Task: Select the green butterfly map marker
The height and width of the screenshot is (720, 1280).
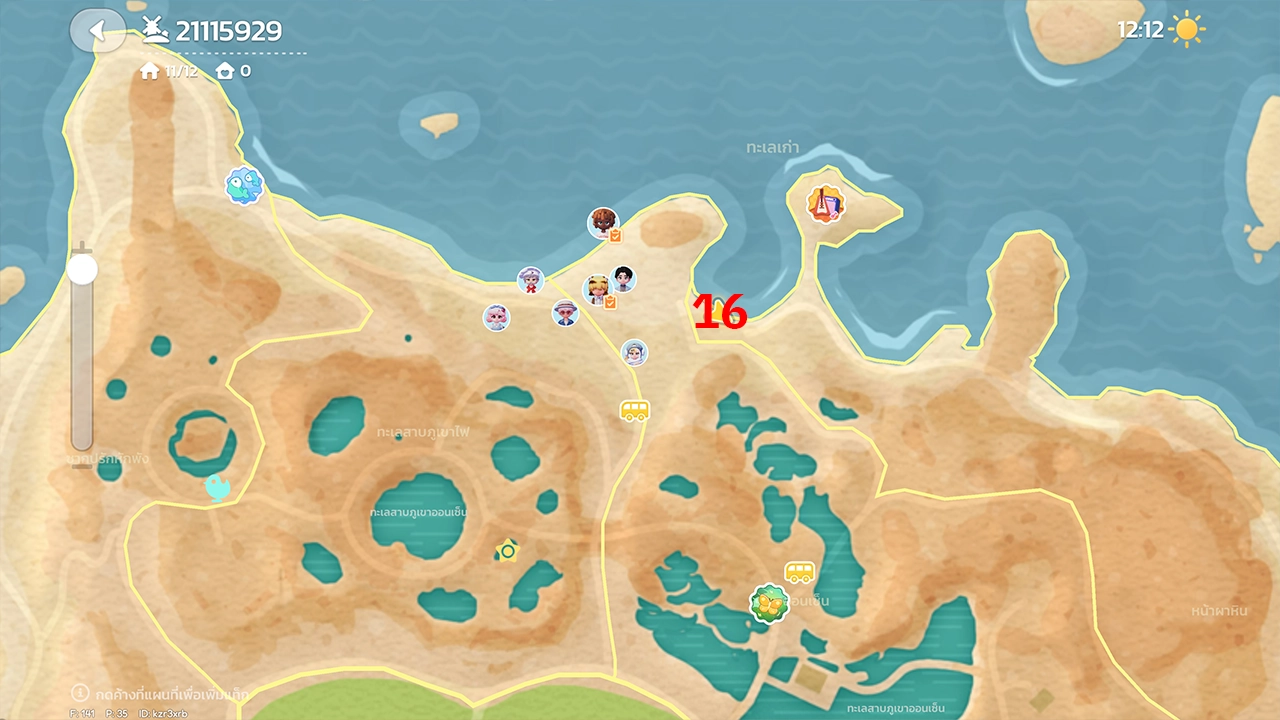Action: click(768, 604)
